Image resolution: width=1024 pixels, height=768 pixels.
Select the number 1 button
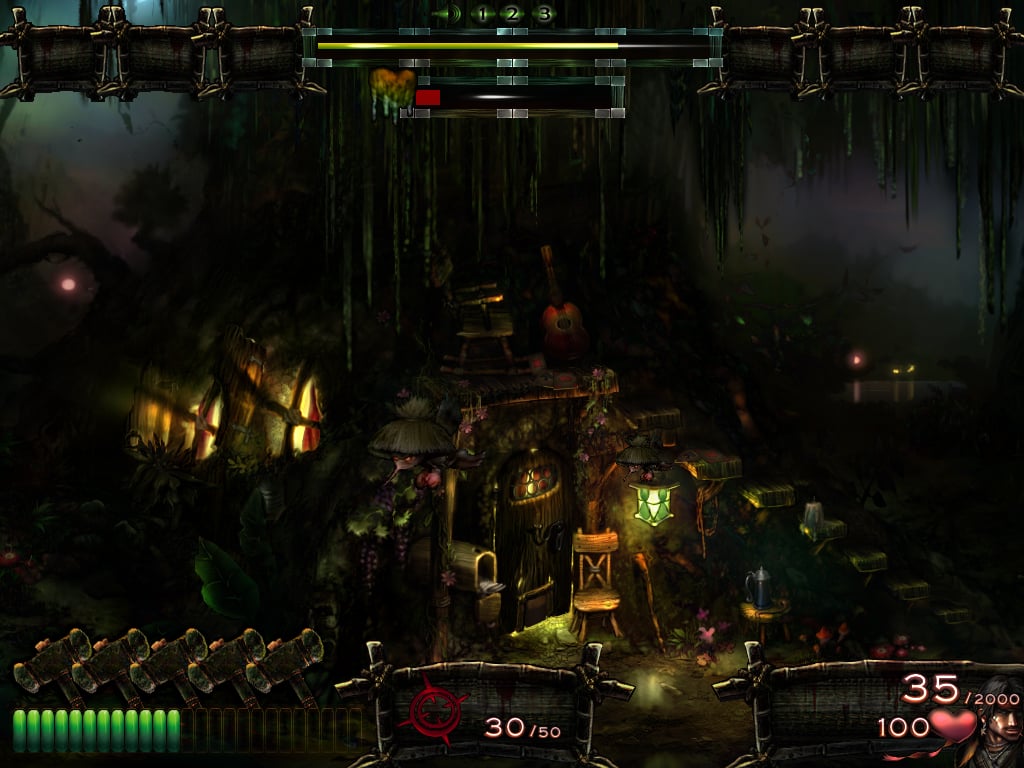pos(481,14)
